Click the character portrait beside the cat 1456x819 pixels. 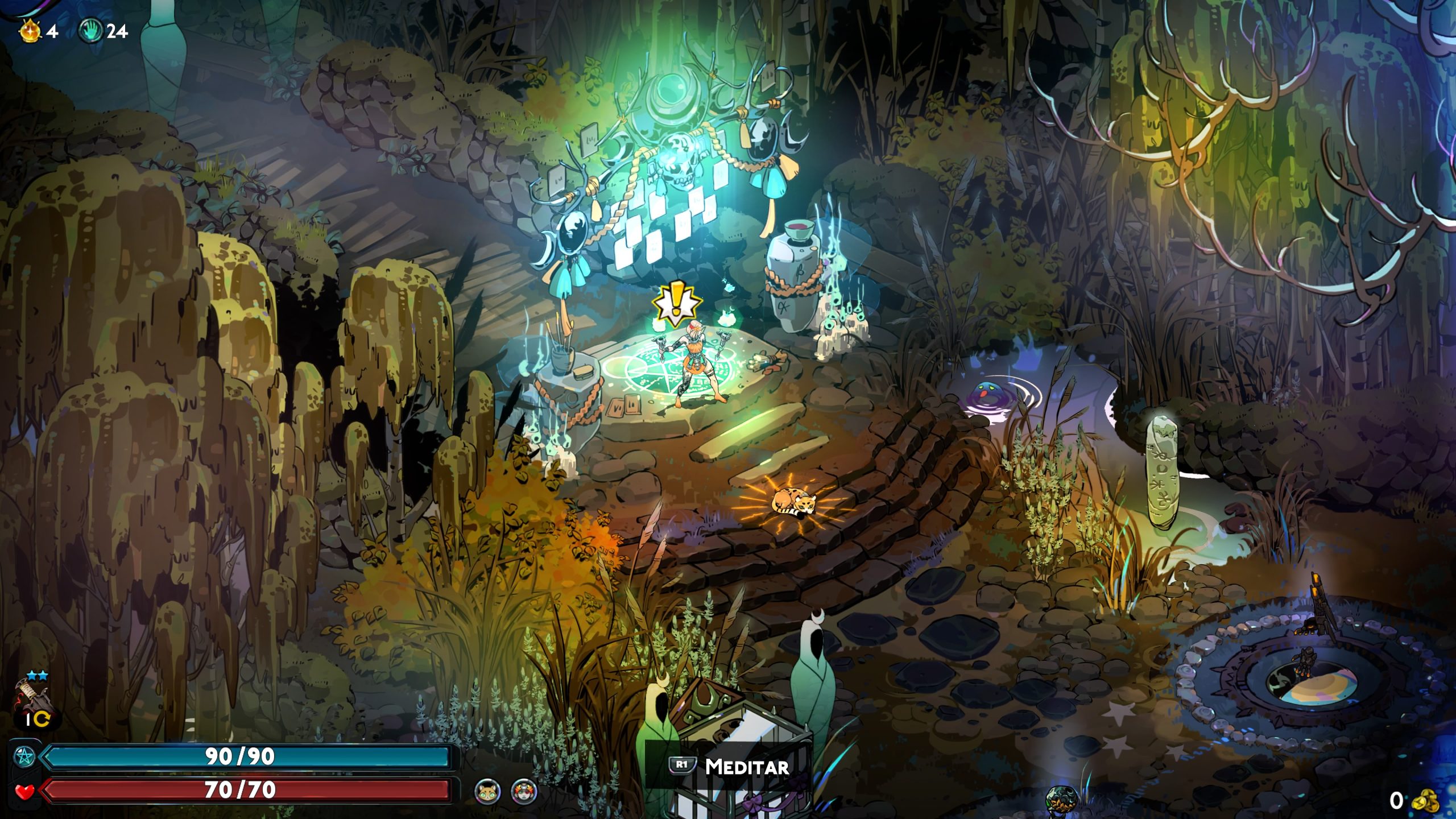[x=524, y=791]
